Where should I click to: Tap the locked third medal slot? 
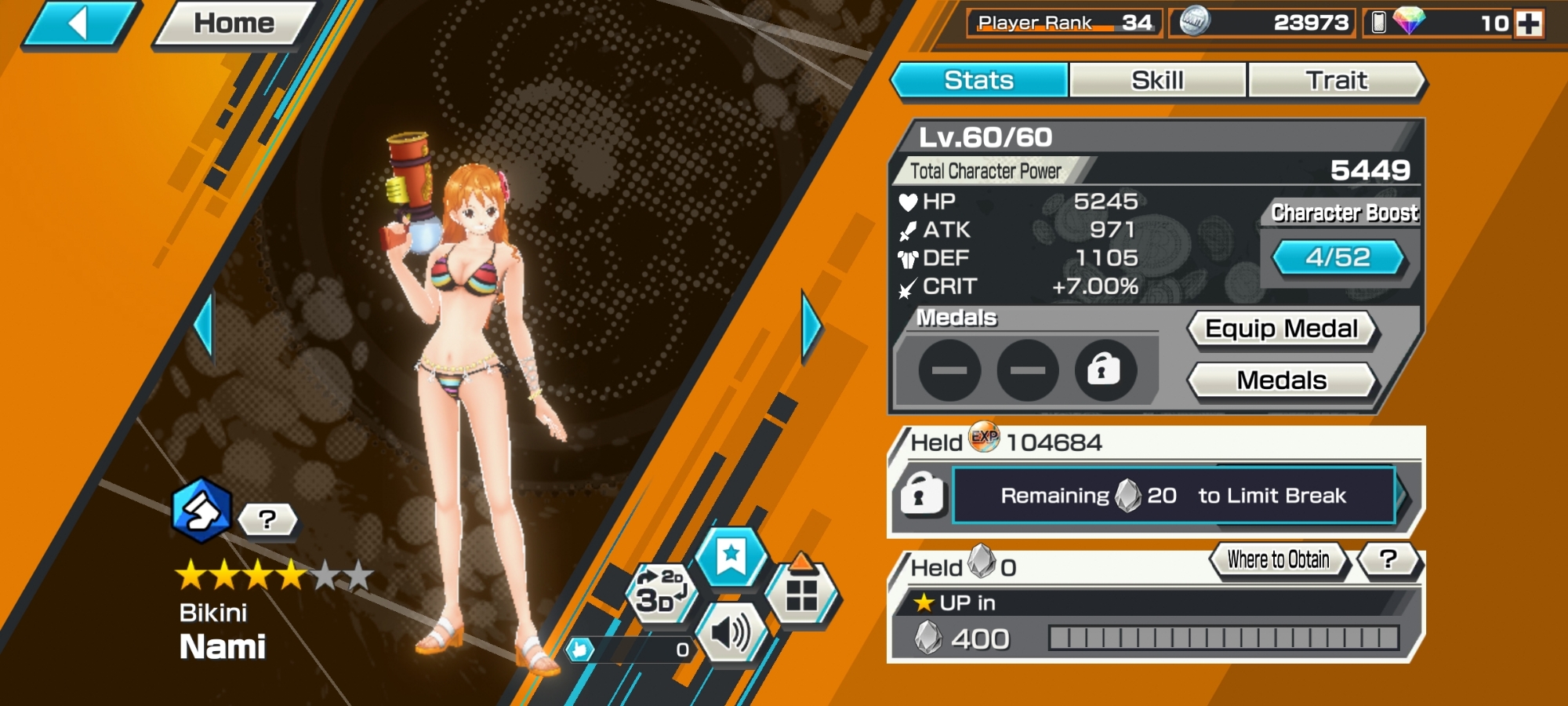click(x=1104, y=369)
